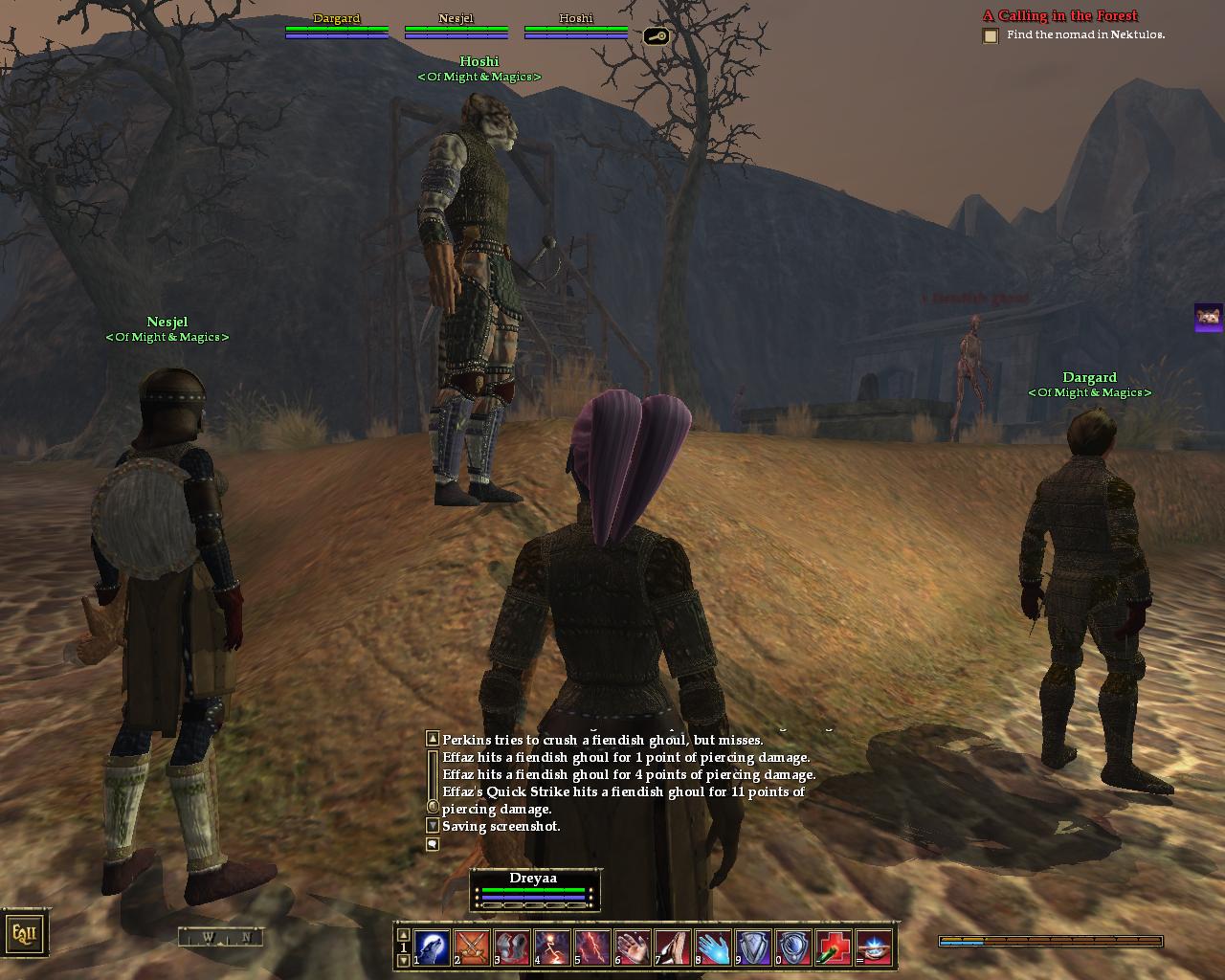Viewport: 1225px width, 980px height.
Task: Activate the howling wolf ability in slot 1
Action: [432, 947]
